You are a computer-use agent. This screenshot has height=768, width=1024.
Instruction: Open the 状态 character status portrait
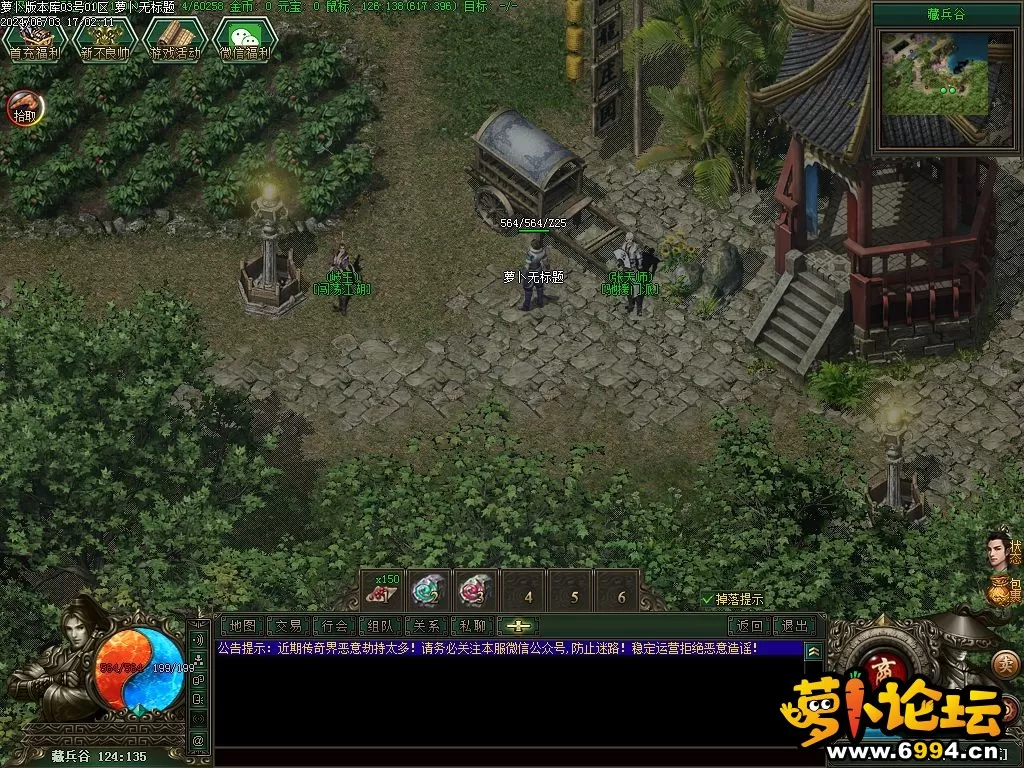(x=1000, y=548)
